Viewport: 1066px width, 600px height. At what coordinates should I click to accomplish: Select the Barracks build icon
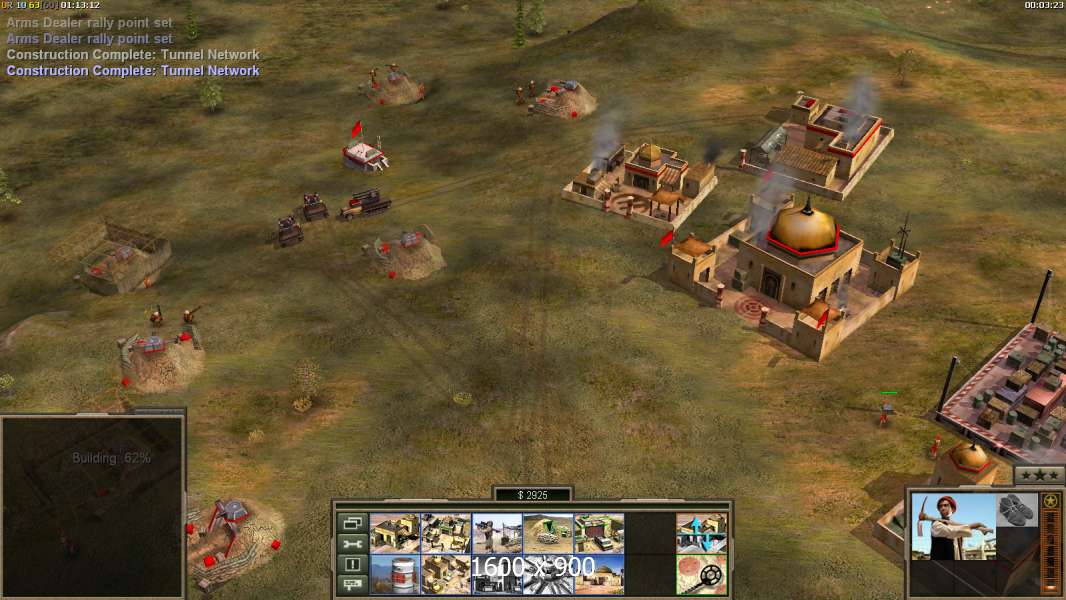point(395,533)
